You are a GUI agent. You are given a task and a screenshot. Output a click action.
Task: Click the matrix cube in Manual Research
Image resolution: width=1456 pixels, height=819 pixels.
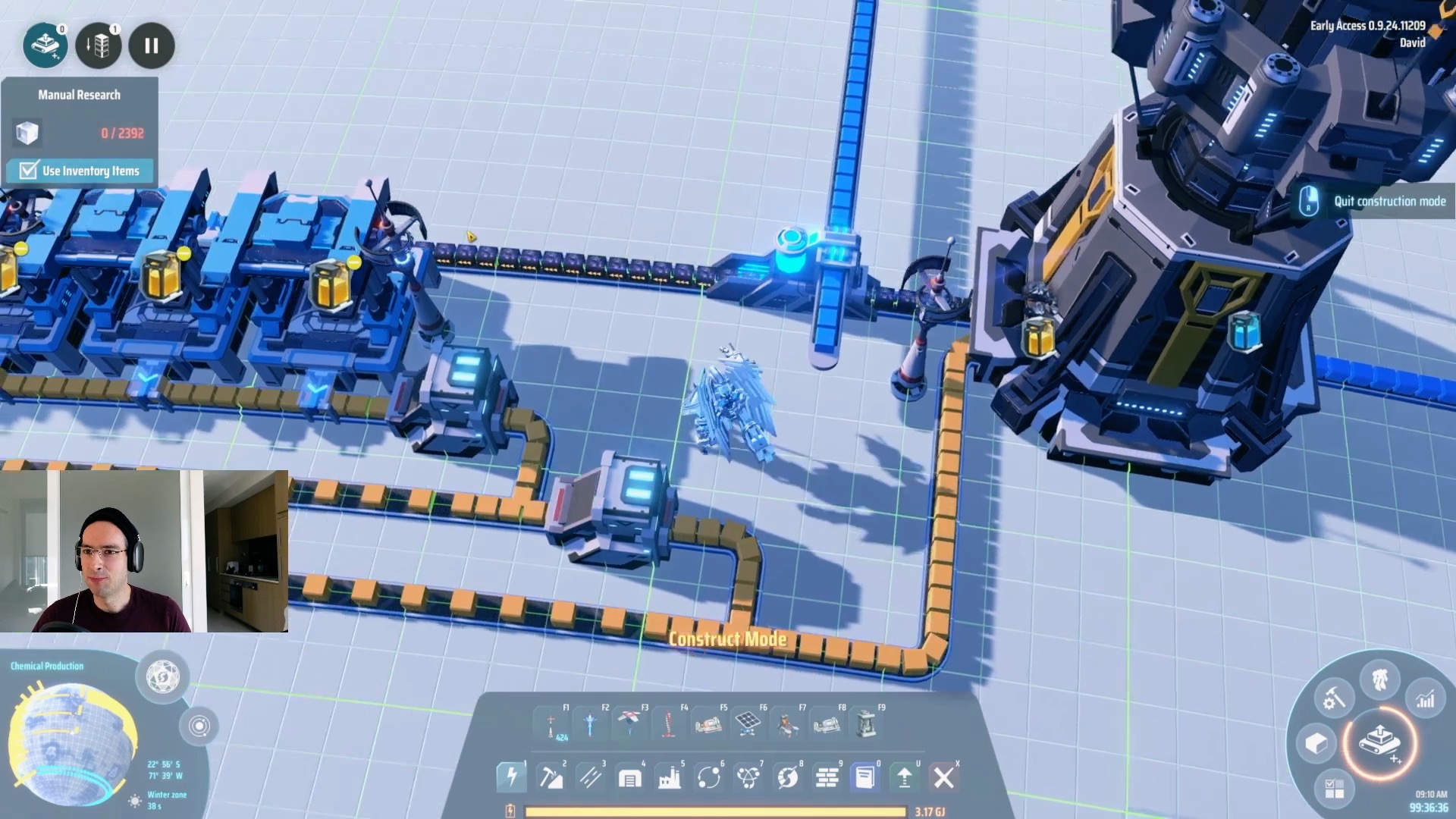pos(27,133)
